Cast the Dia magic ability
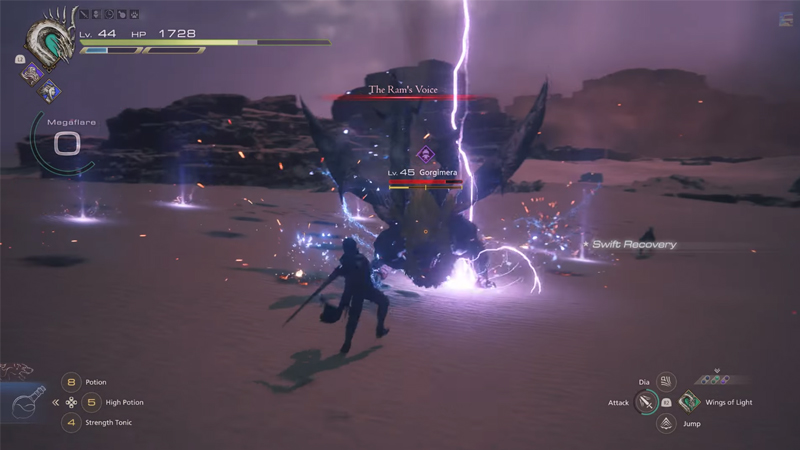The image size is (800, 450). click(x=666, y=381)
